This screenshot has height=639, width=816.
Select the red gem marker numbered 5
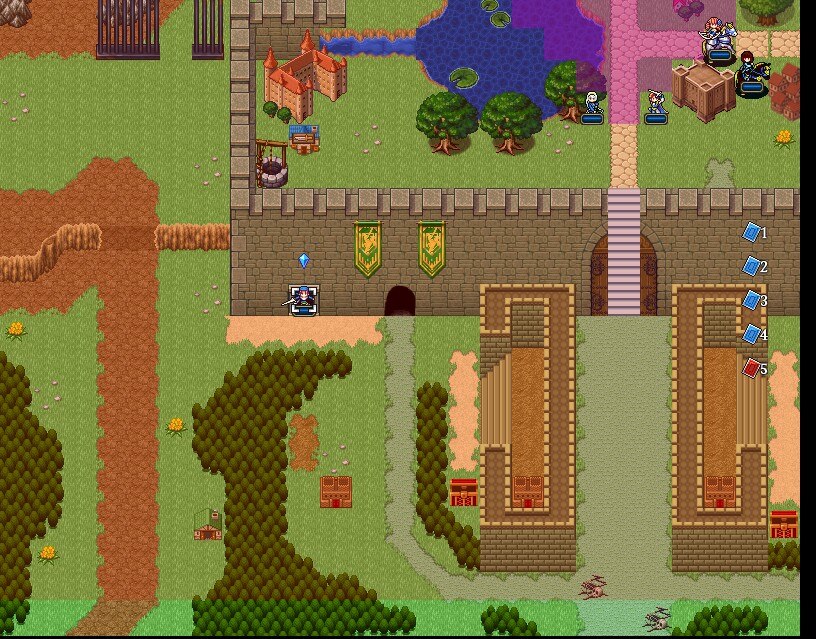(x=752, y=369)
